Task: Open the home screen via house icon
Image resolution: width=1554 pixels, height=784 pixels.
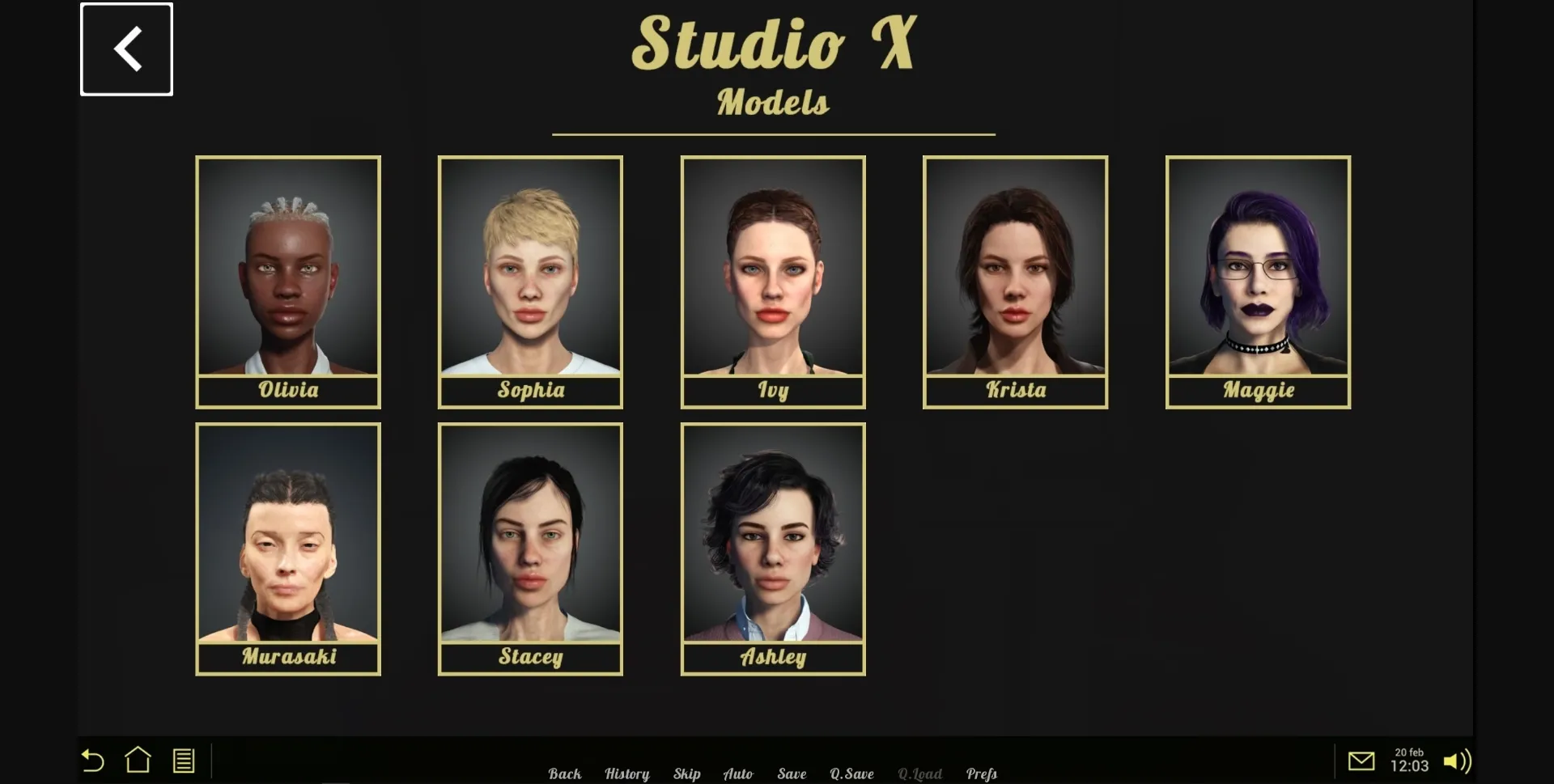Action: point(138,761)
